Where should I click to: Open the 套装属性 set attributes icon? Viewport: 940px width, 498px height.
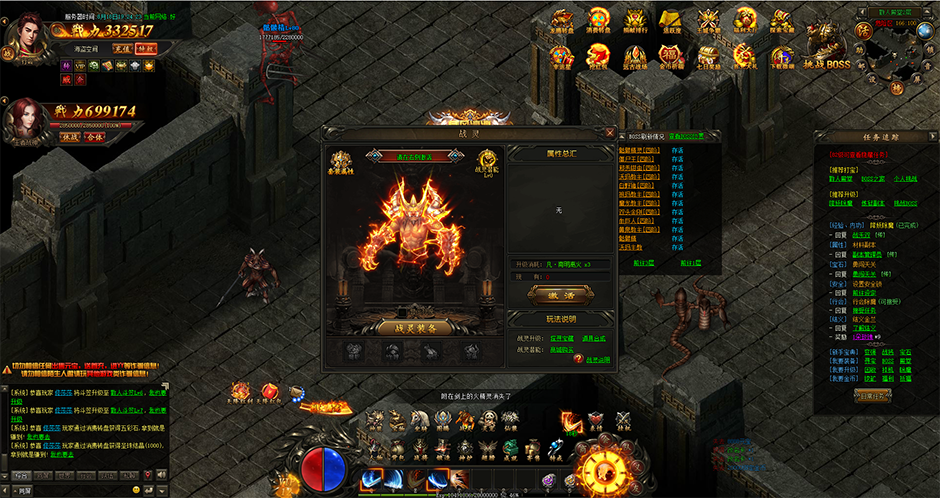pos(342,165)
